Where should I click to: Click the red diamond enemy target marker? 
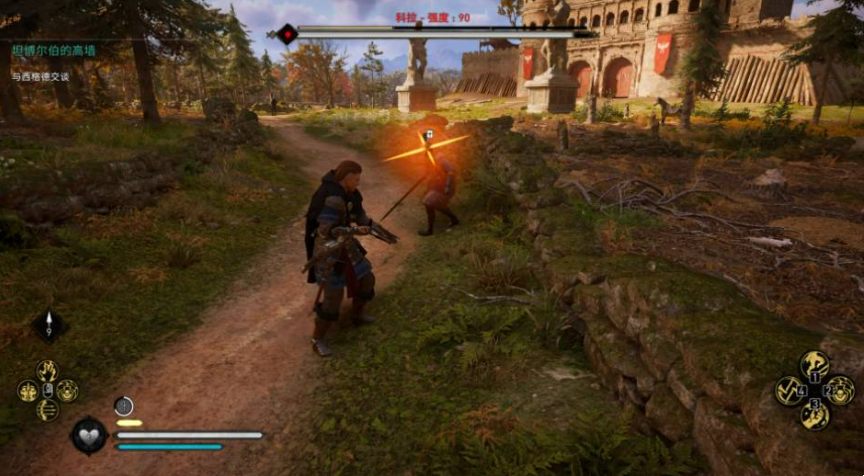coord(287,35)
